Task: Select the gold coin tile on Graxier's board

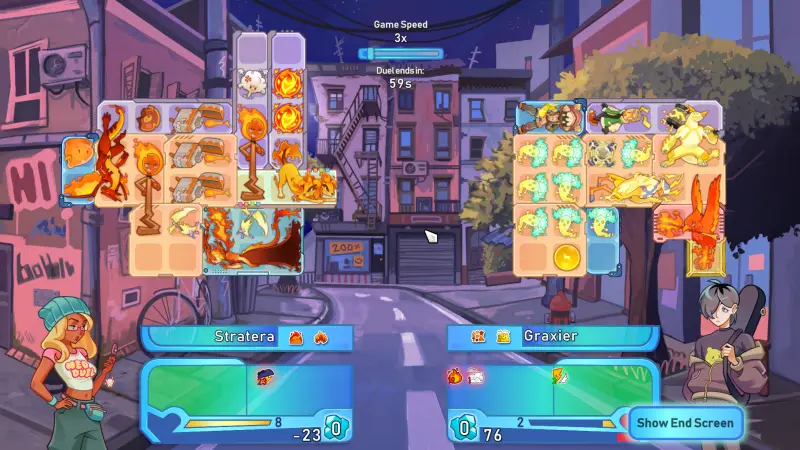Action: pyautogui.click(x=566, y=255)
